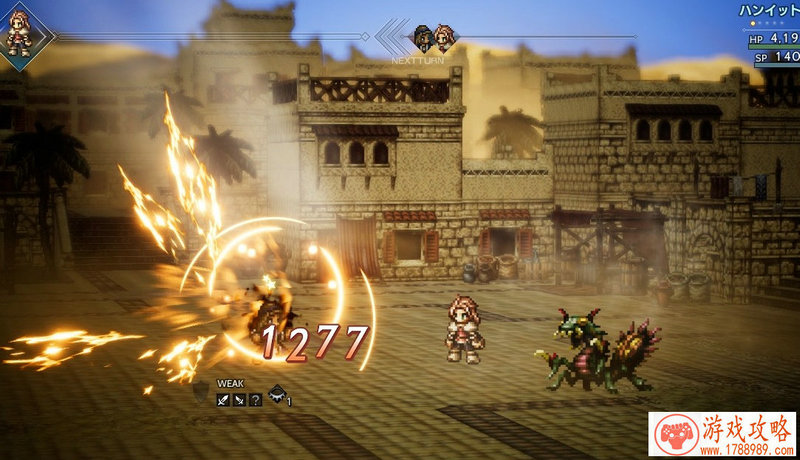The height and width of the screenshot is (460, 800).
Task: Click the dagger weakness icon
Action: (x=240, y=400)
